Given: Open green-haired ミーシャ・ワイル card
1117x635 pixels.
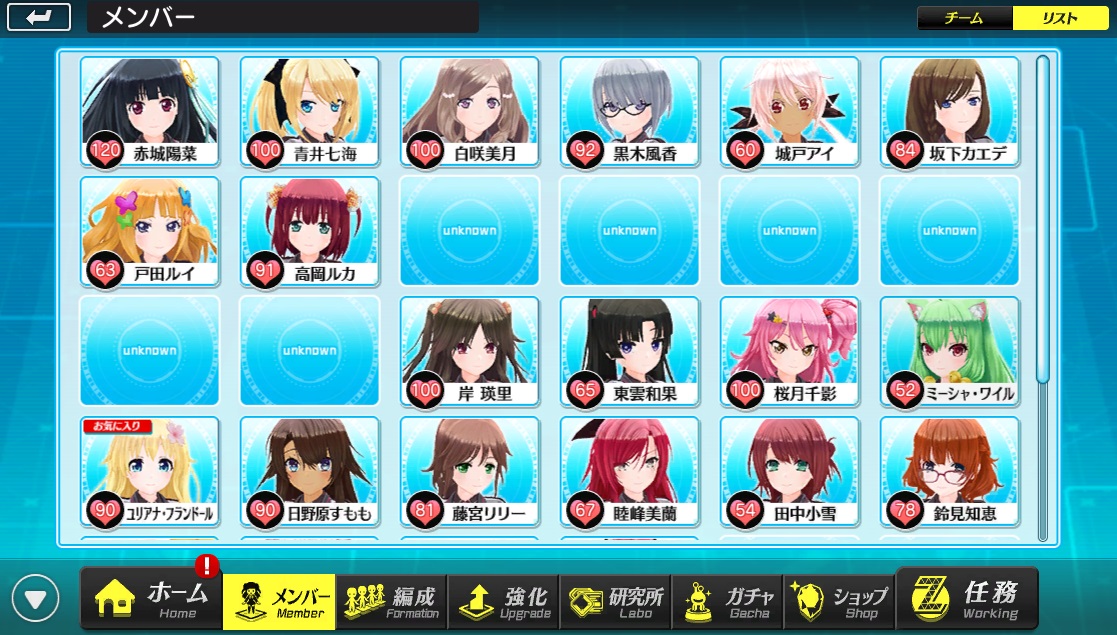Looking at the screenshot, I should click(949, 352).
